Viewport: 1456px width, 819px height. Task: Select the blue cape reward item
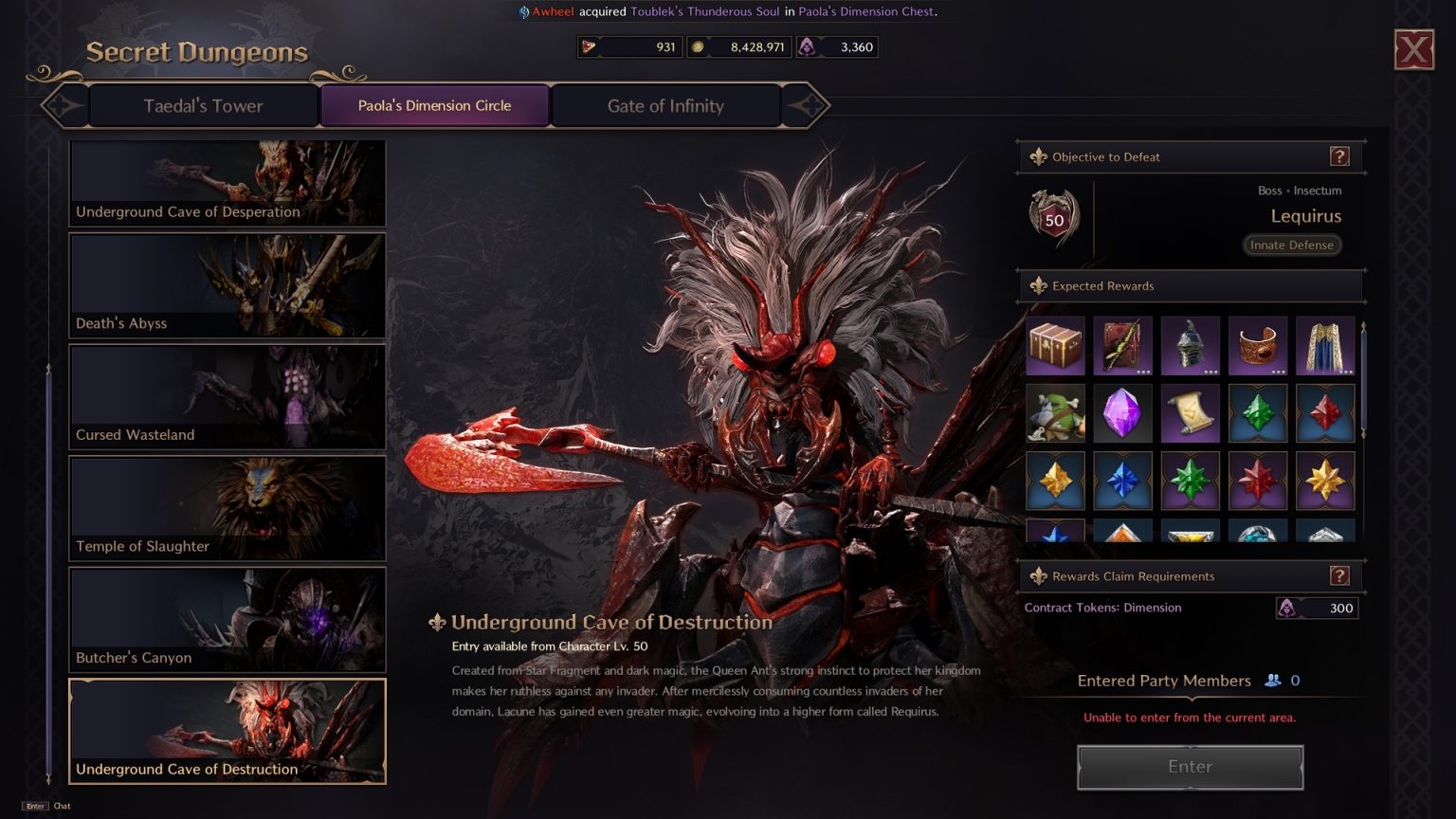[1325, 346]
